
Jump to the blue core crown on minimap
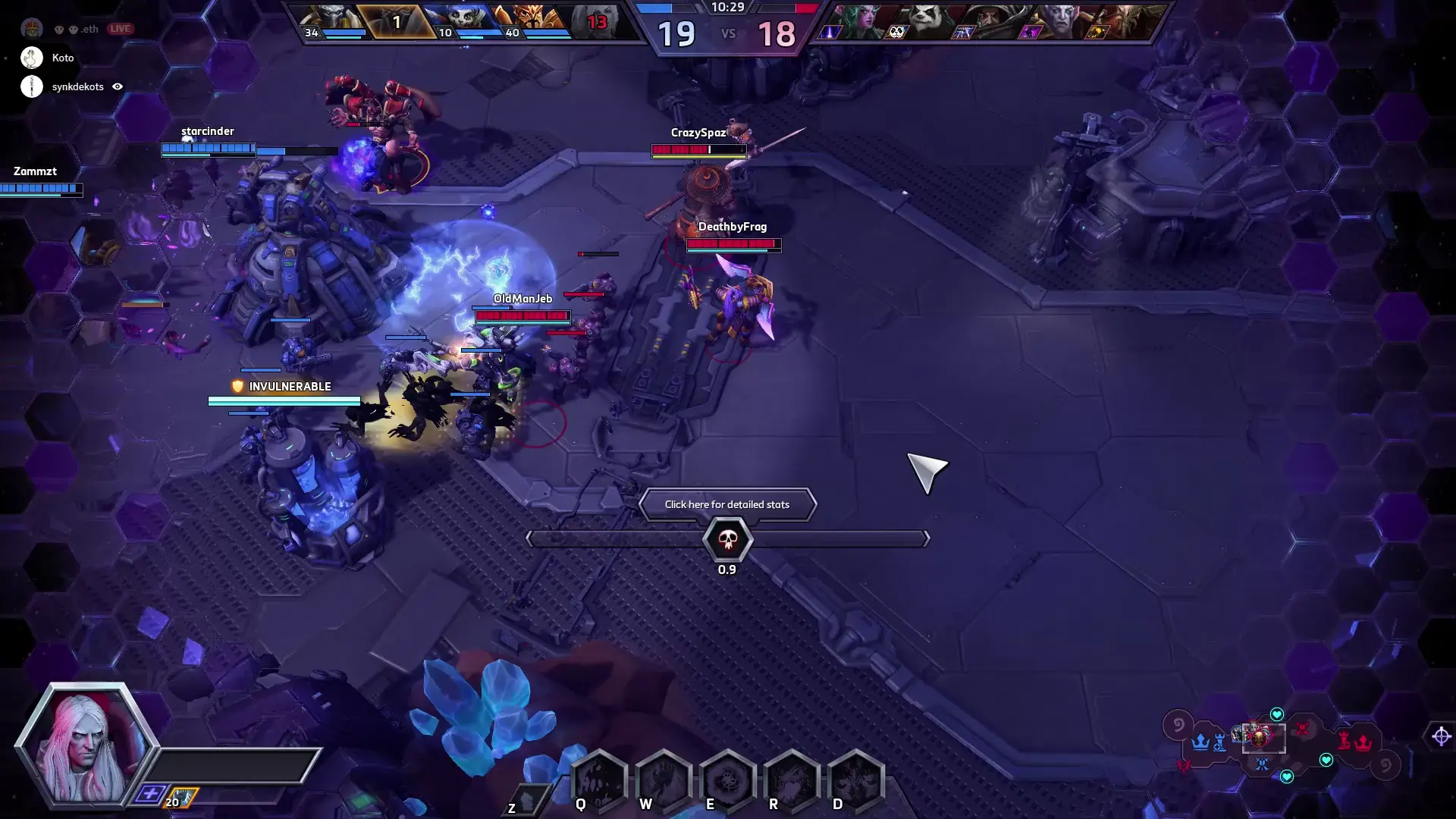pyautogui.click(x=1200, y=742)
